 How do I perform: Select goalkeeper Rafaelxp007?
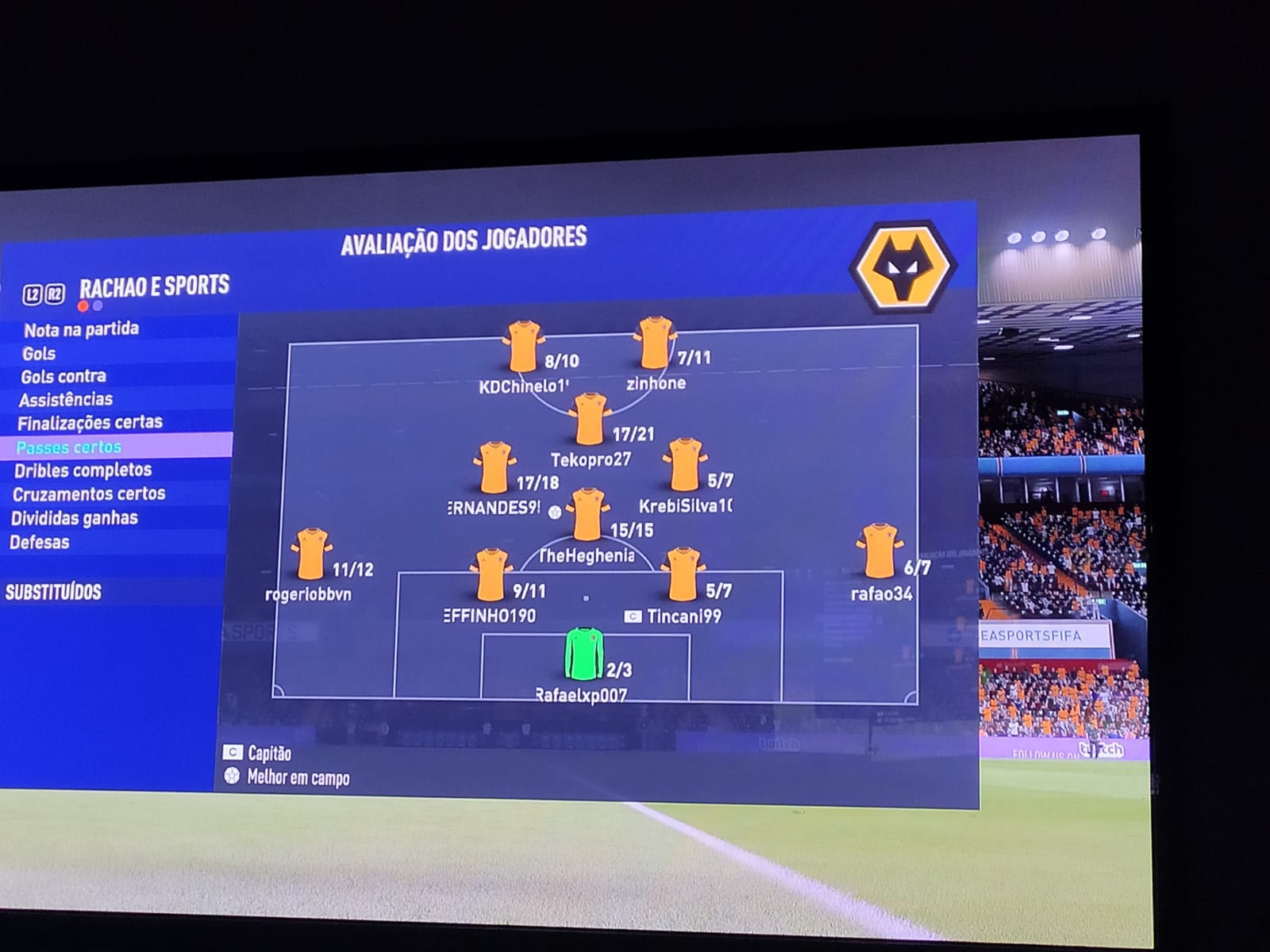(584, 654)
